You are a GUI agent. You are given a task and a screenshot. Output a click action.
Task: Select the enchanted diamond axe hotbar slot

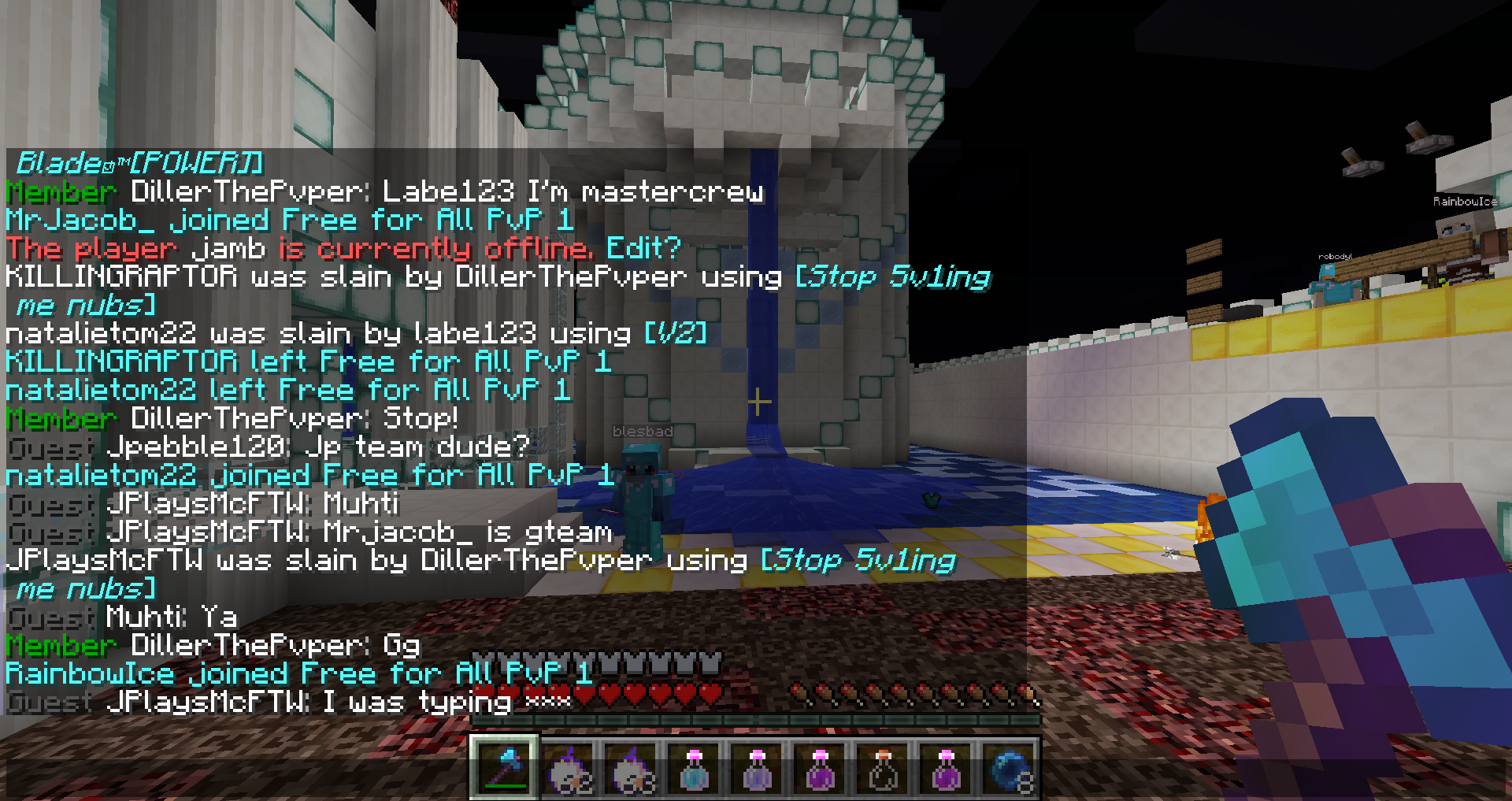click(505, 768)
